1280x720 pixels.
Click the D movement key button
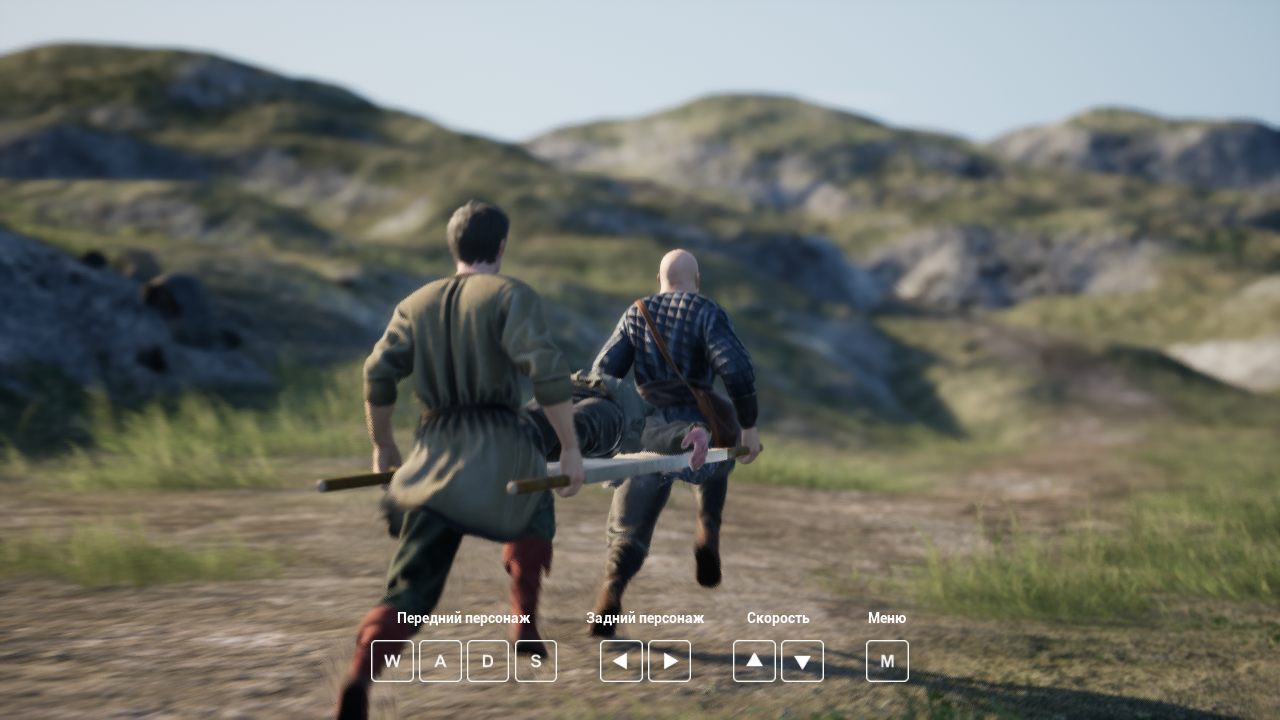488,661
